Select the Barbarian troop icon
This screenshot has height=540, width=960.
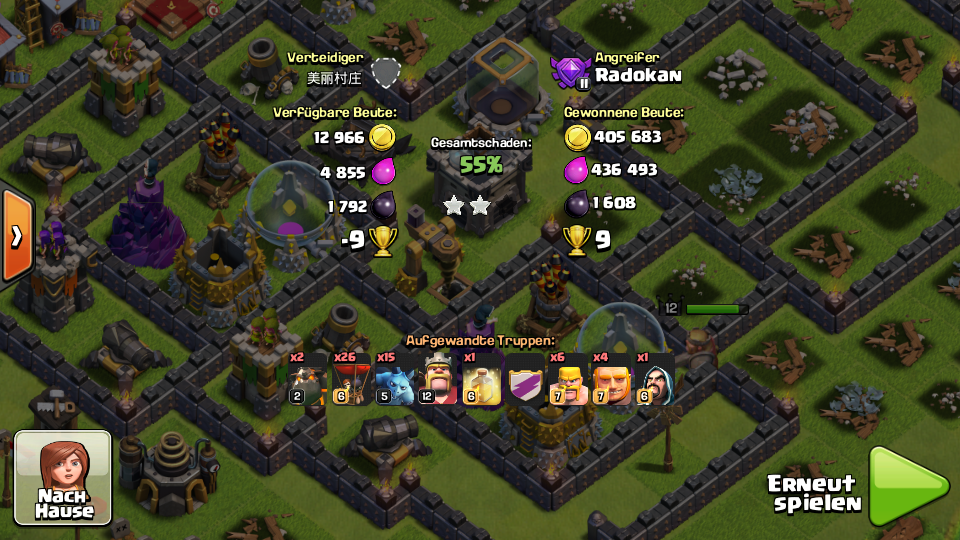point(568,379)
